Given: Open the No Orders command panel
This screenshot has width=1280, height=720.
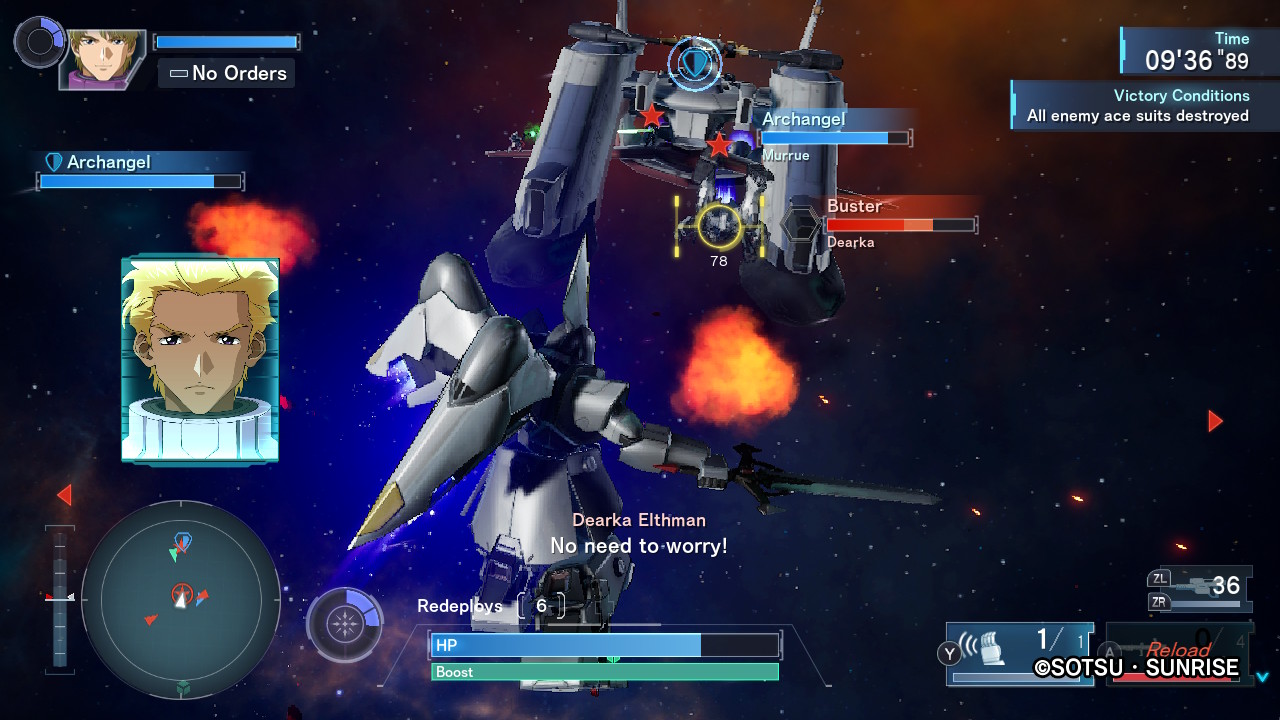Looking at the screenshot, I should (227, 73).
